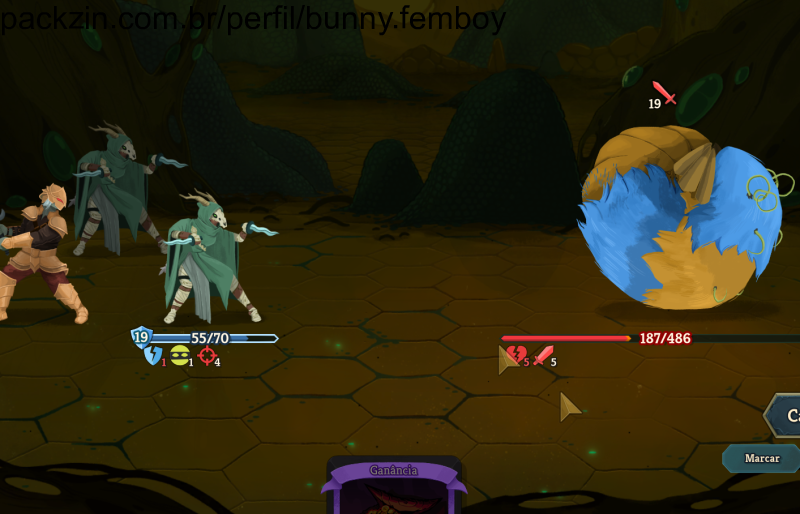Click the blue shield block icon showing 19
The image size is (800, 514).
pyautogui.click(x=141, y=337)
